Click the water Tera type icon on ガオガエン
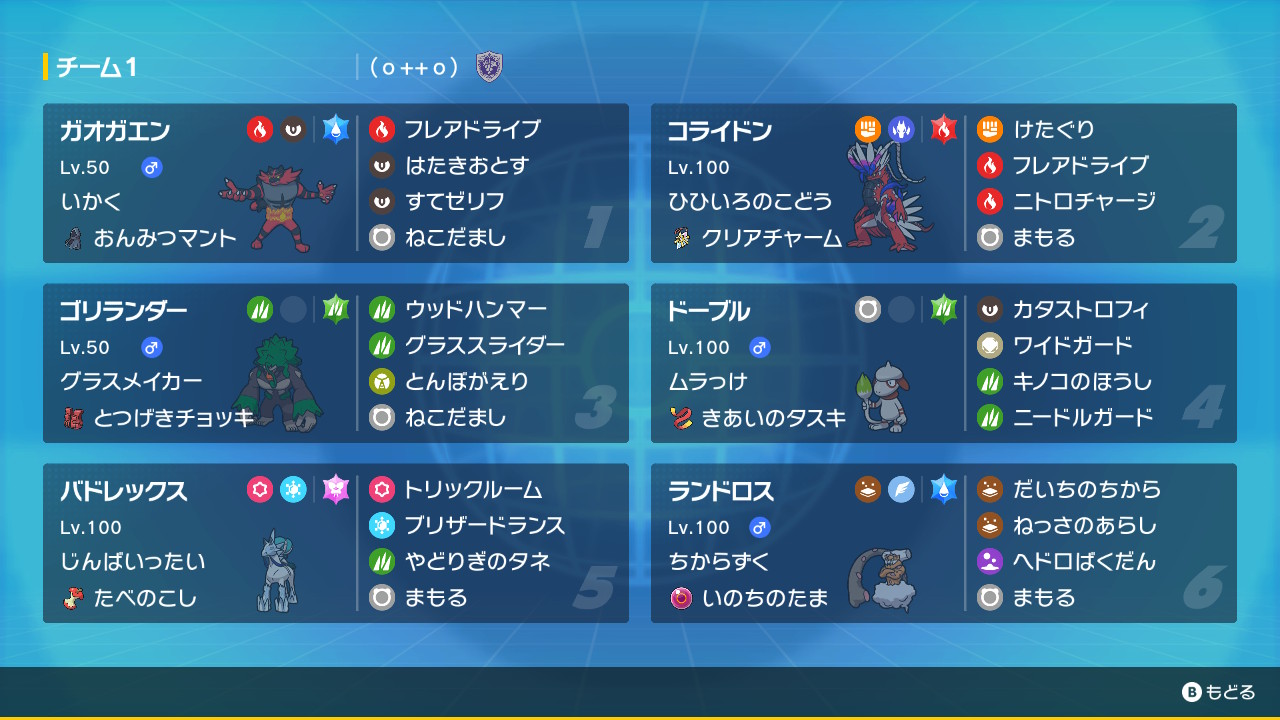Screen dimensions: 1280x720 [336, 130]
